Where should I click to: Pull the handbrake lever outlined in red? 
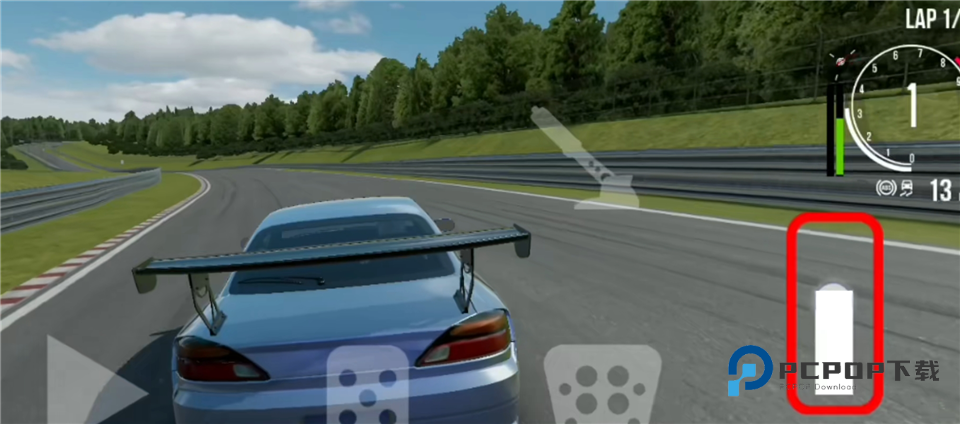pos(833,340)
